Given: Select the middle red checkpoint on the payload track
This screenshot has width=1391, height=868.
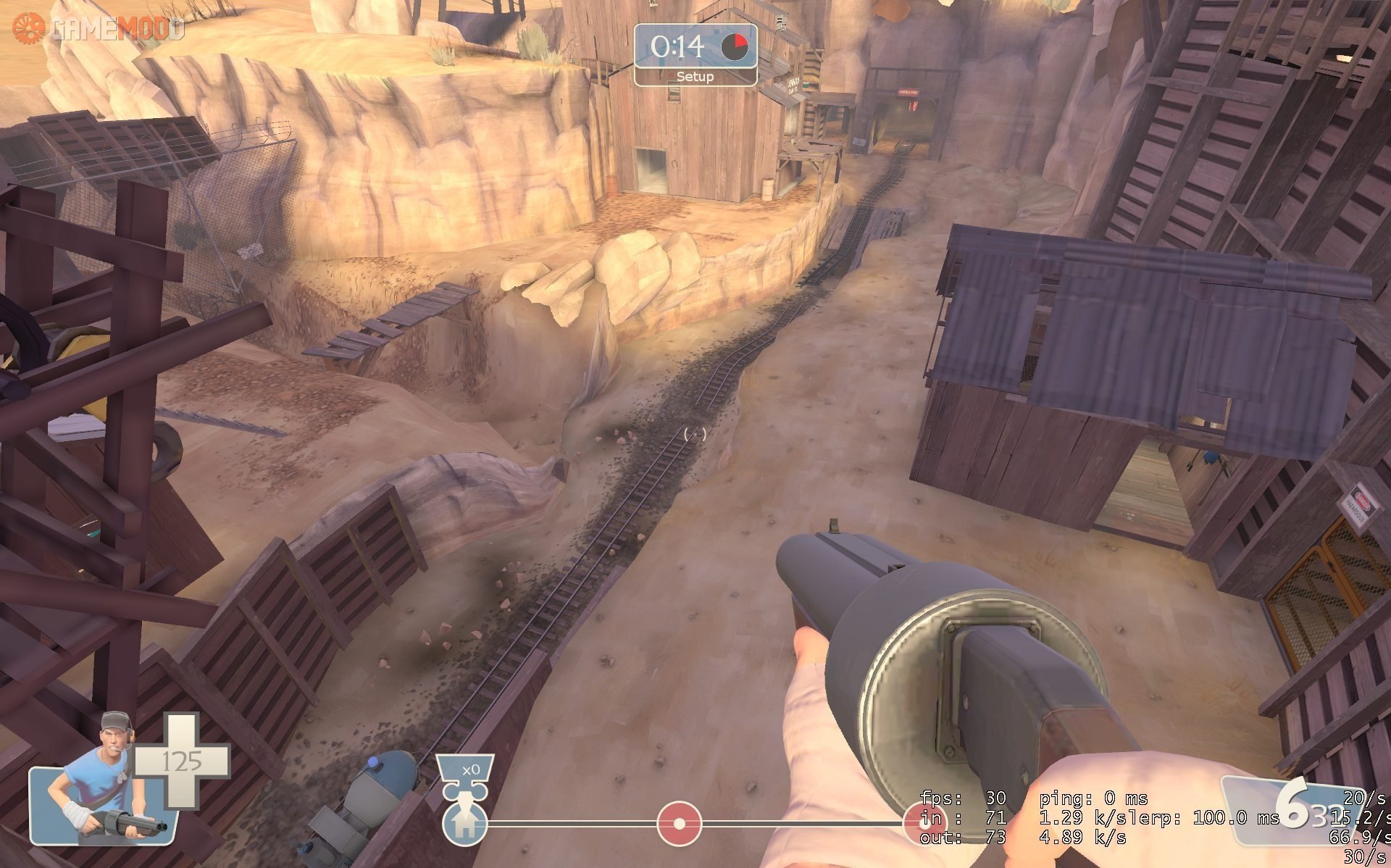Looking at the screenshot, I should pyautogui.click(x=679, y=824).
